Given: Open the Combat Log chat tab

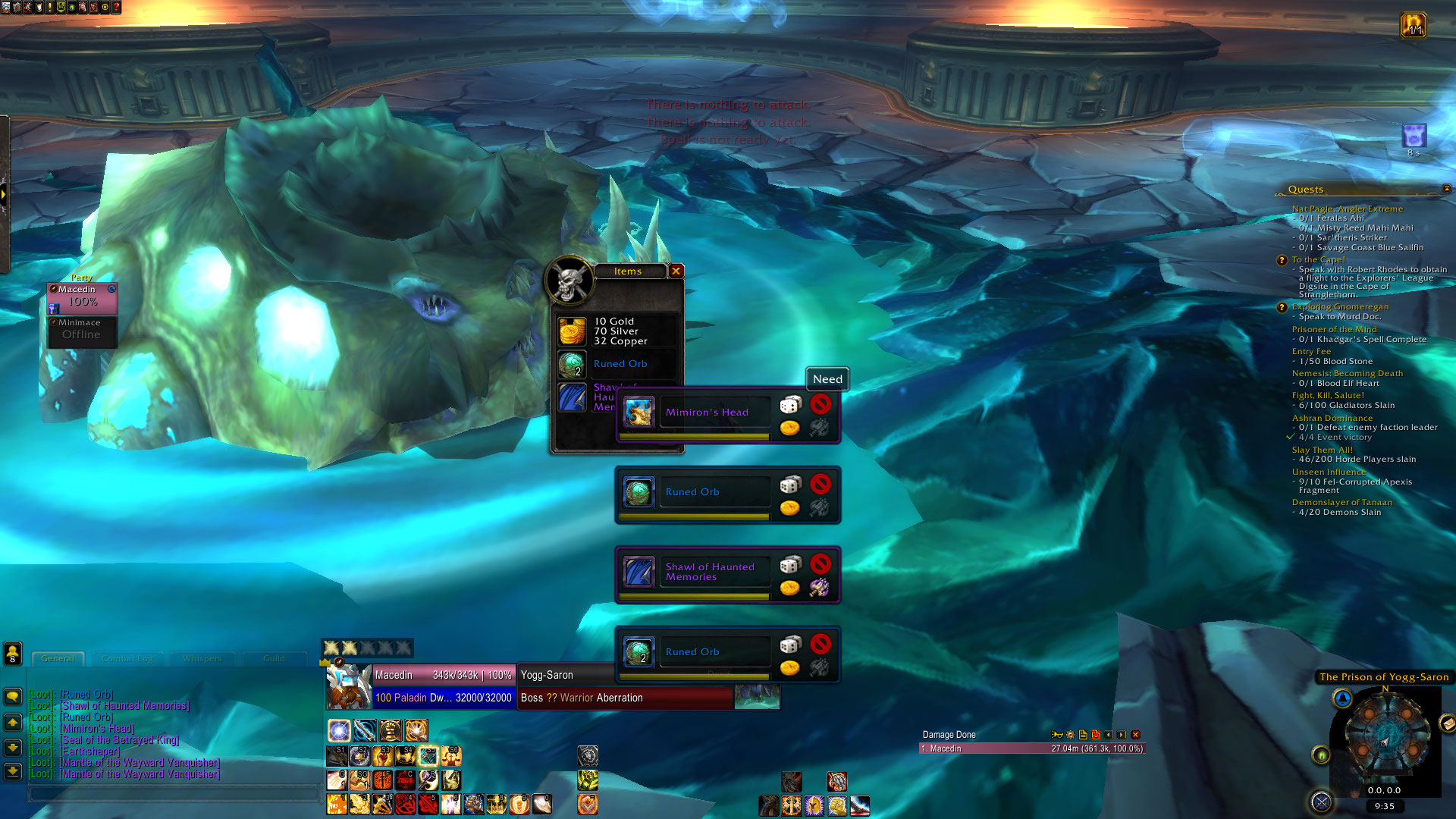Looking at the screenshot, I should (x=127, y=658).
